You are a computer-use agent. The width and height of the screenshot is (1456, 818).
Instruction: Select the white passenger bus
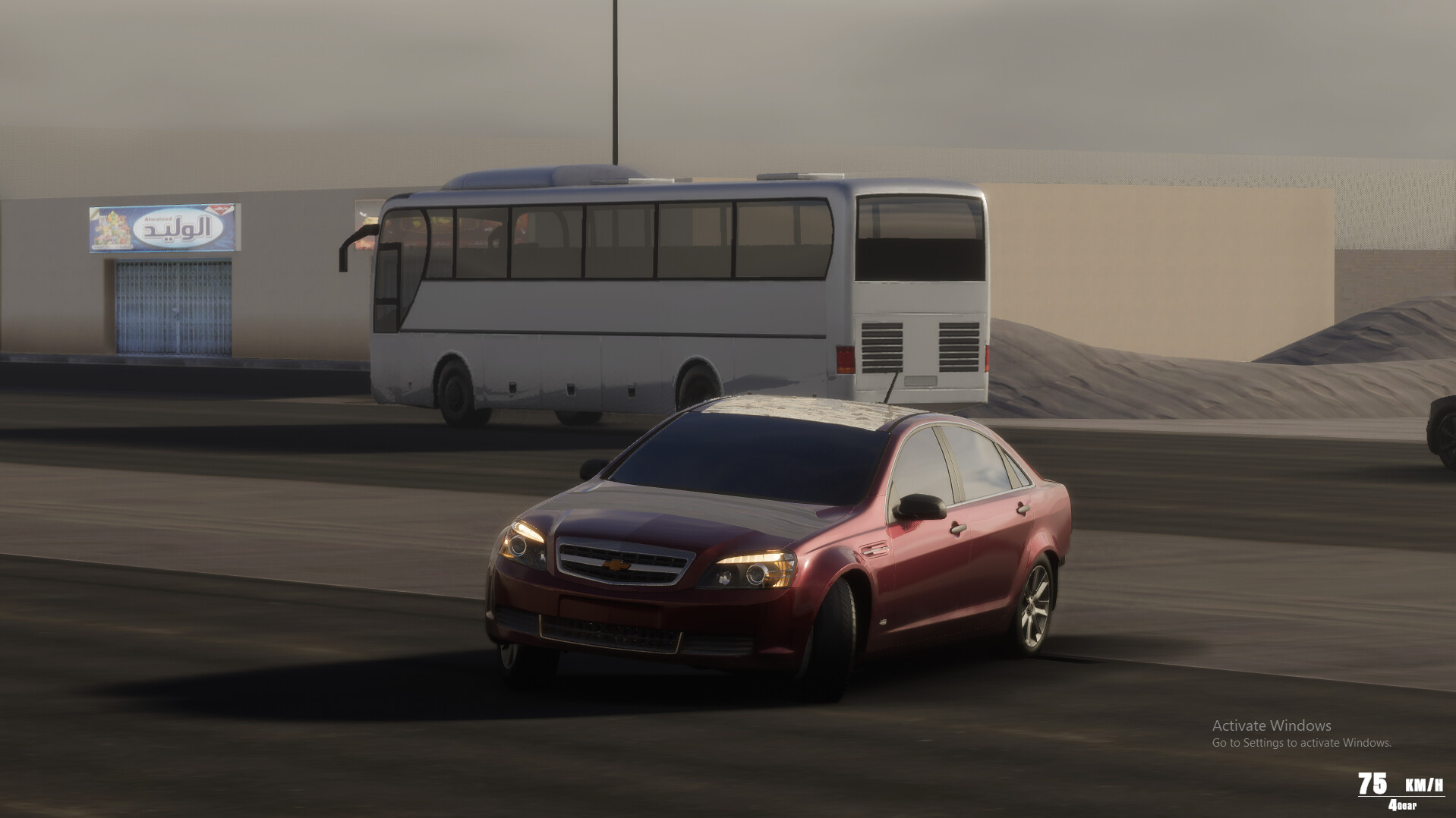click(x=645, y=304)
